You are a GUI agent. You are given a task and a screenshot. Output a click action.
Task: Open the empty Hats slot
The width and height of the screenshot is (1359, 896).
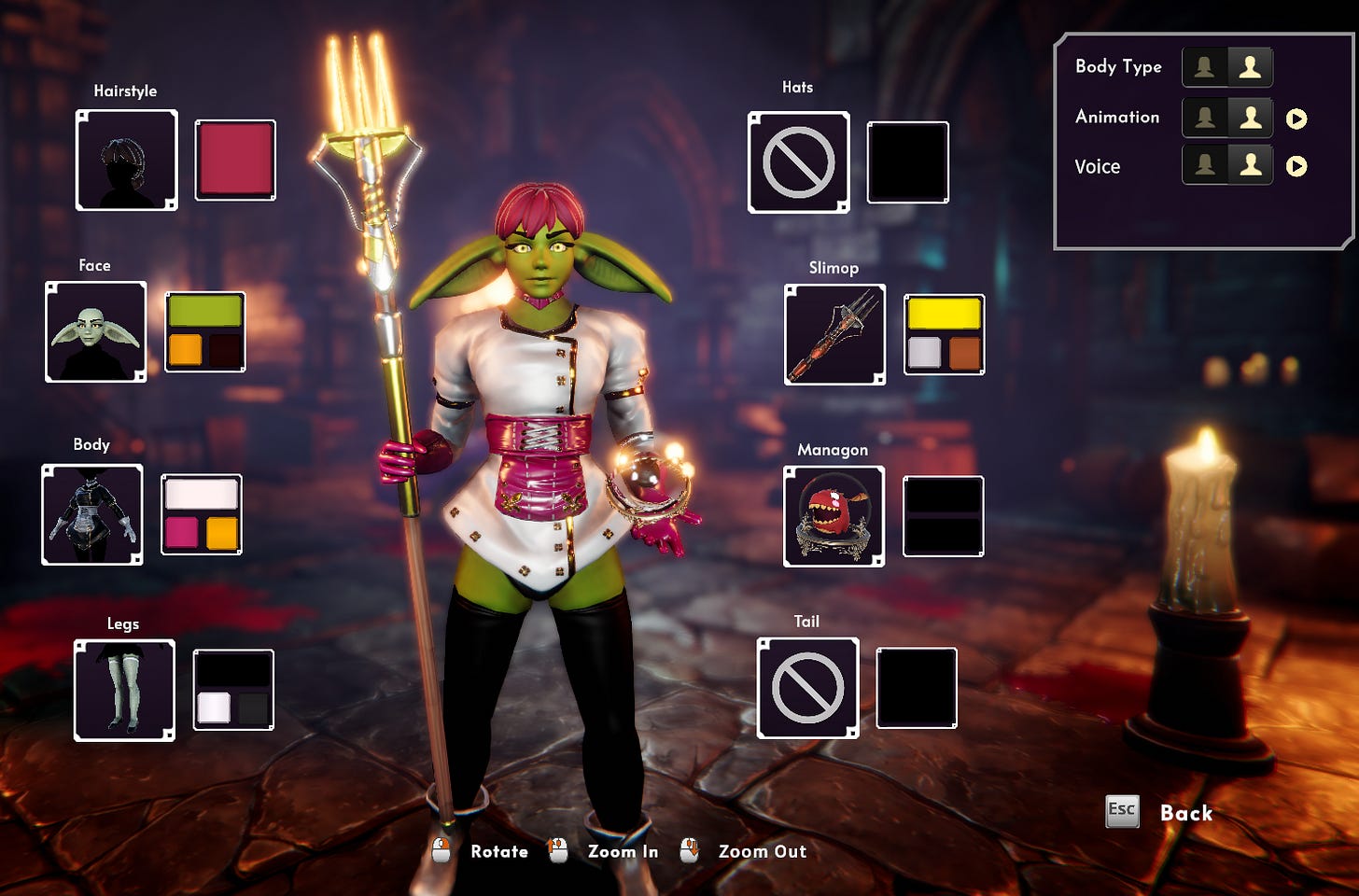tap(798, 162)
